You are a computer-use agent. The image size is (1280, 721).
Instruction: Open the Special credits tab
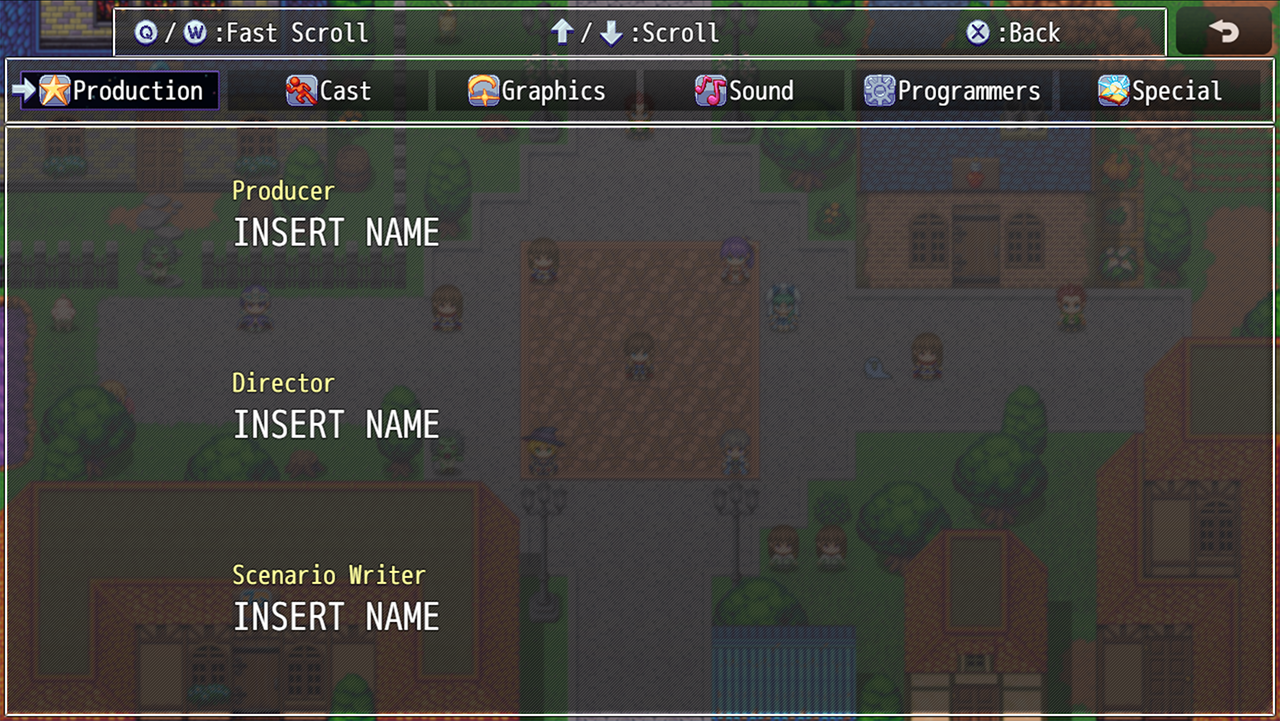click(1160, 91)
